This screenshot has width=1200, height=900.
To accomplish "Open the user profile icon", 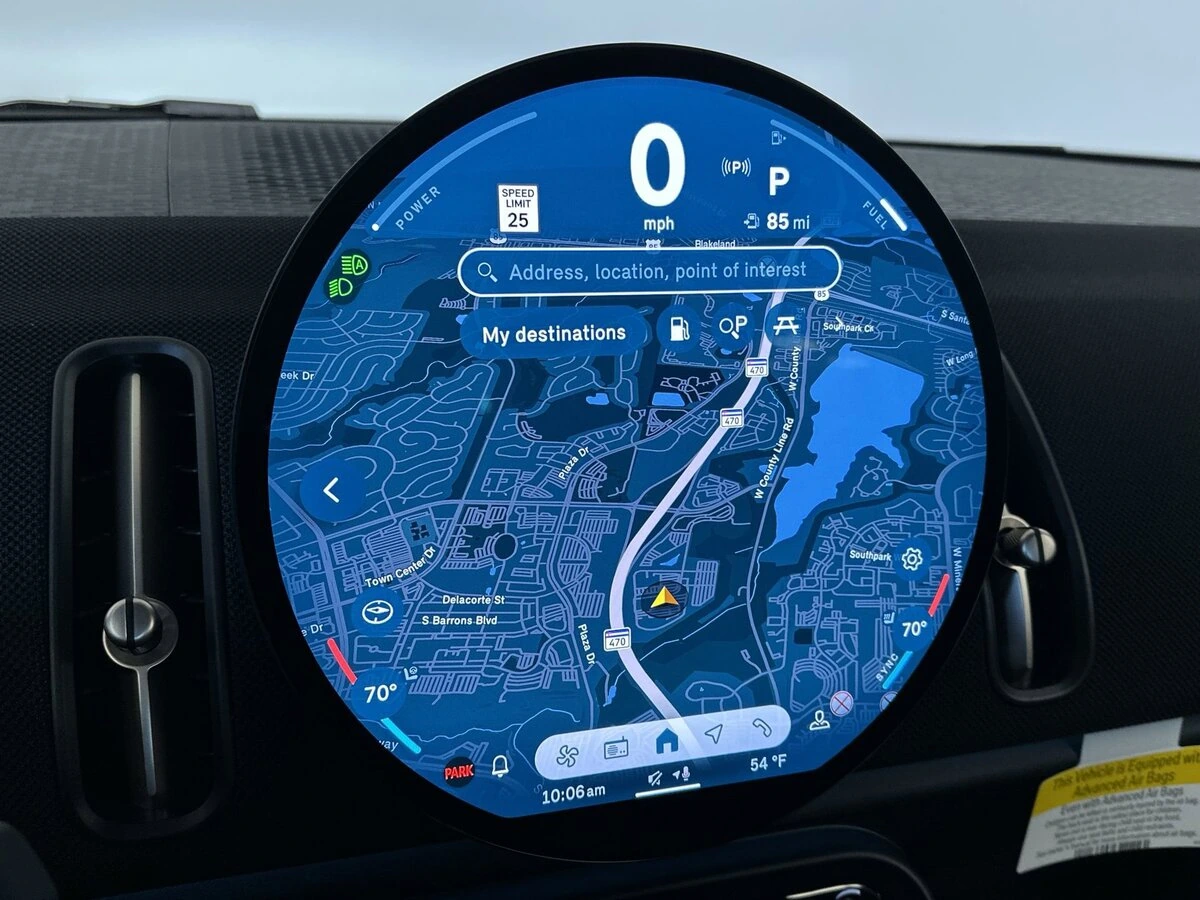I will 820,720.
